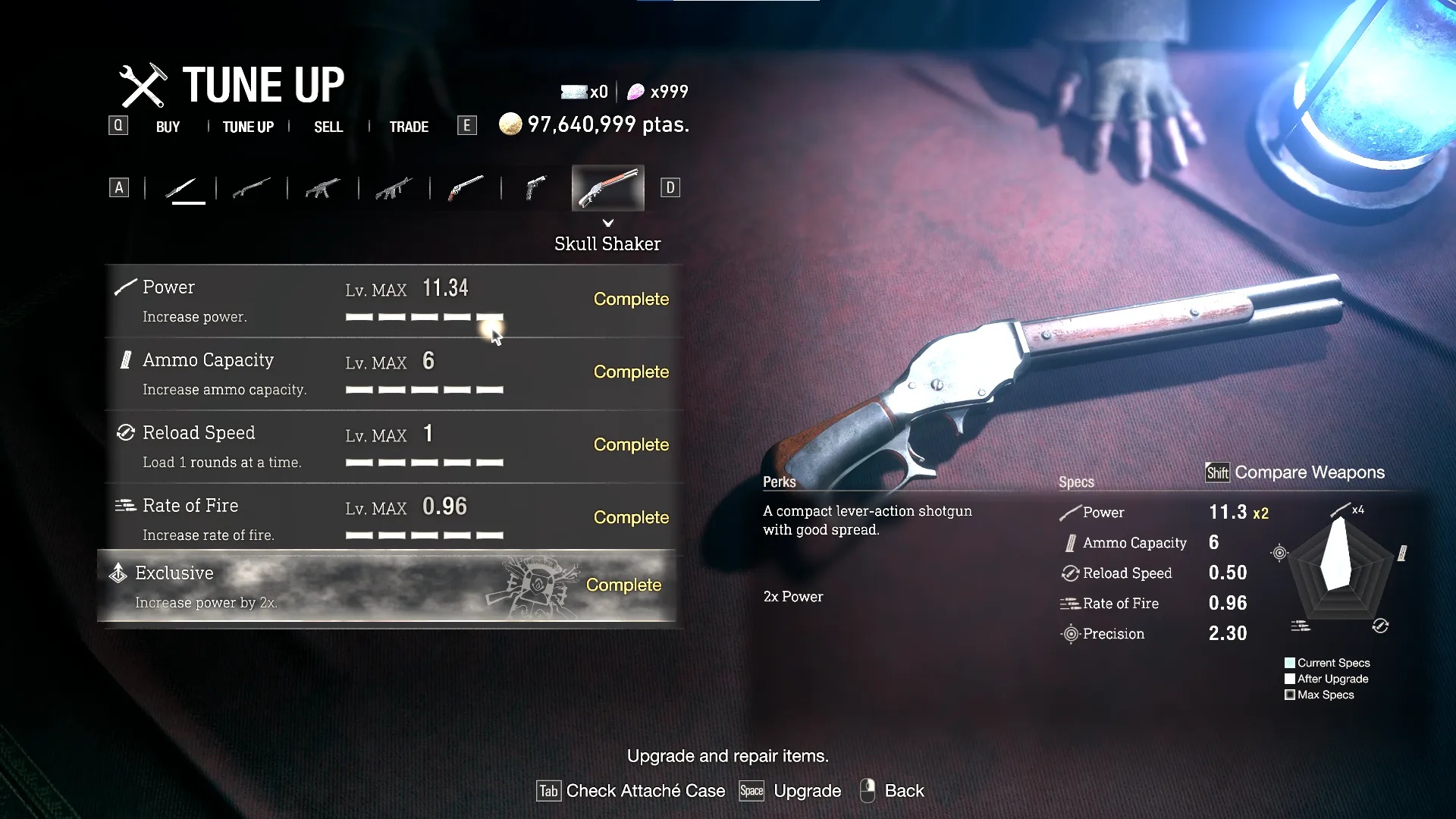The width and height of the screenshot is (1456, 819).
Task: Click the highlighted Skull Shaker shotgun icon
Action: pyautogui.click(x=607, y=187)
